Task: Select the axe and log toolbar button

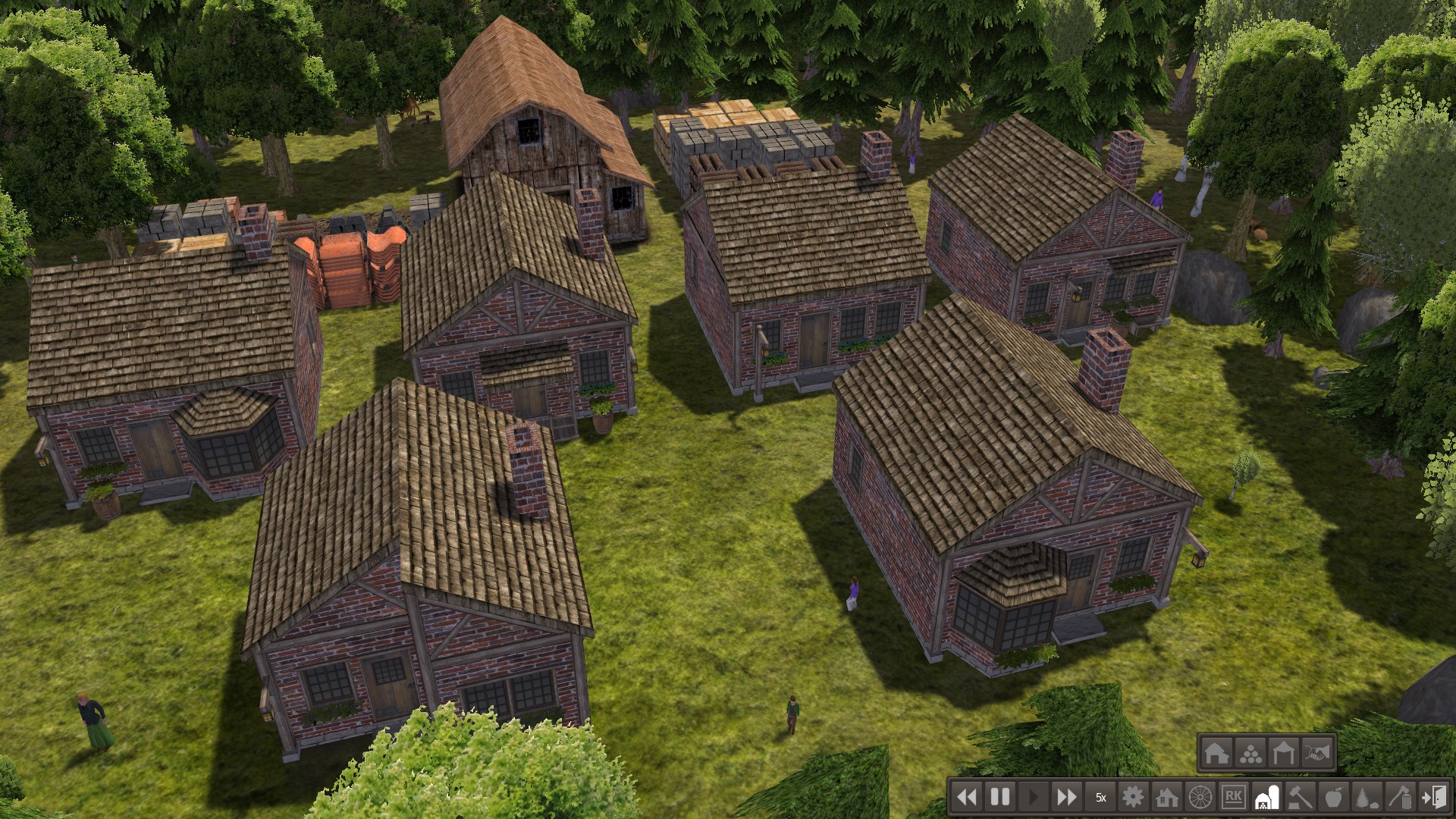Action: tap(1400, 797)
